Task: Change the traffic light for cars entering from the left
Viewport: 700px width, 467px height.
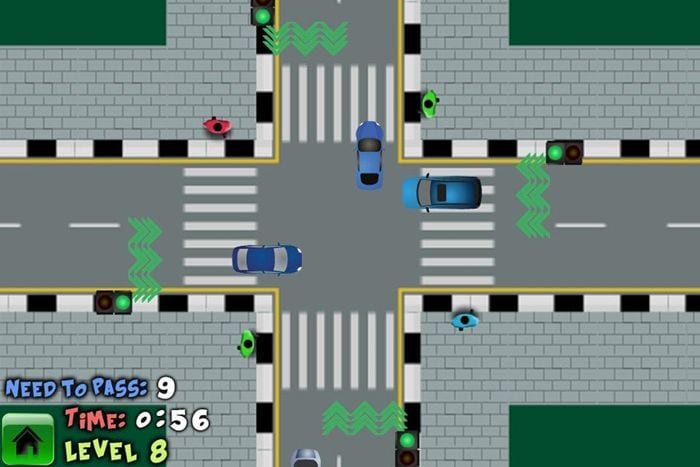Action: coord(113,301)
